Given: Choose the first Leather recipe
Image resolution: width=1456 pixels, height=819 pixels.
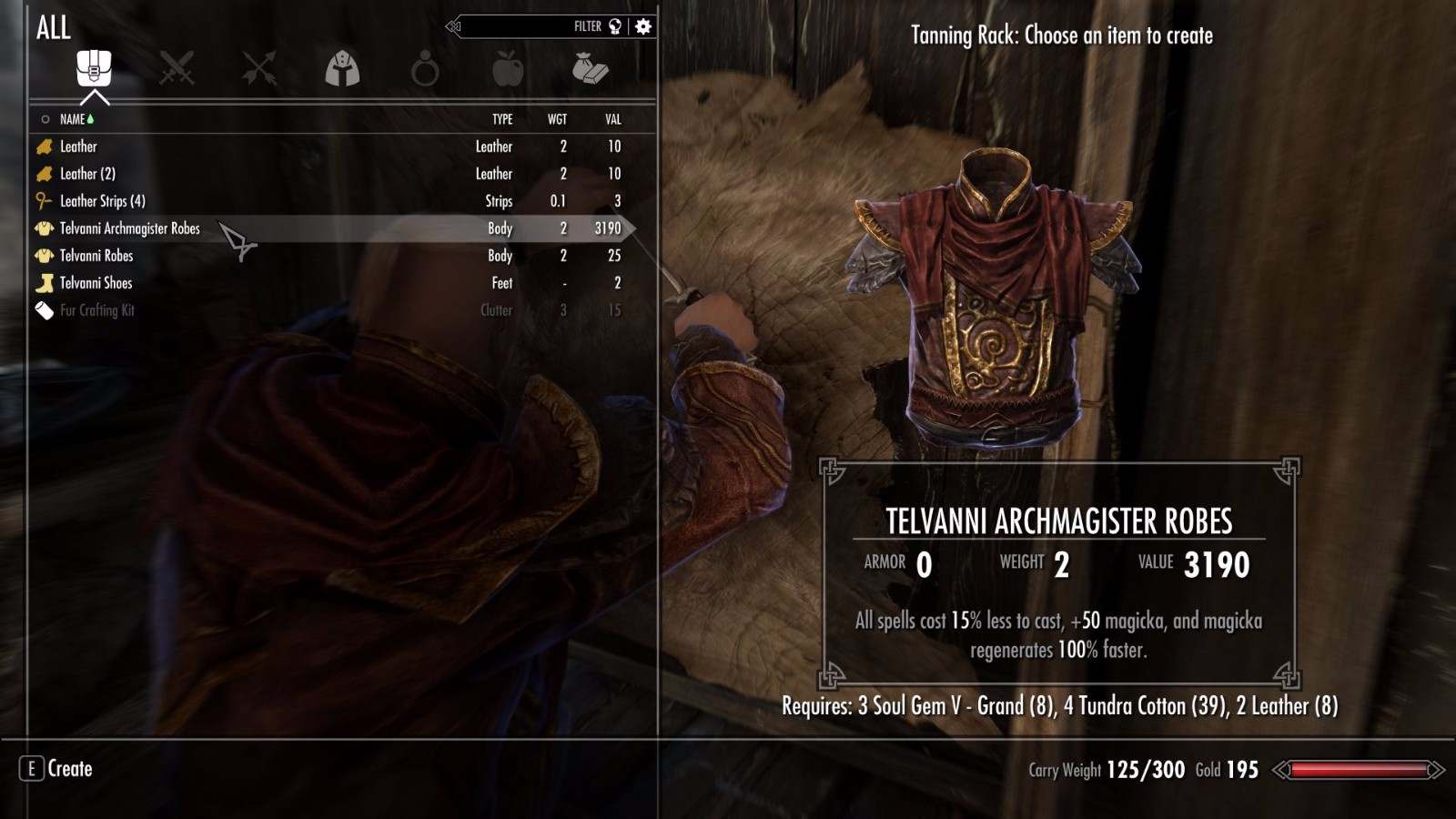Looking at the screenshot, I should tap(78, 147).
